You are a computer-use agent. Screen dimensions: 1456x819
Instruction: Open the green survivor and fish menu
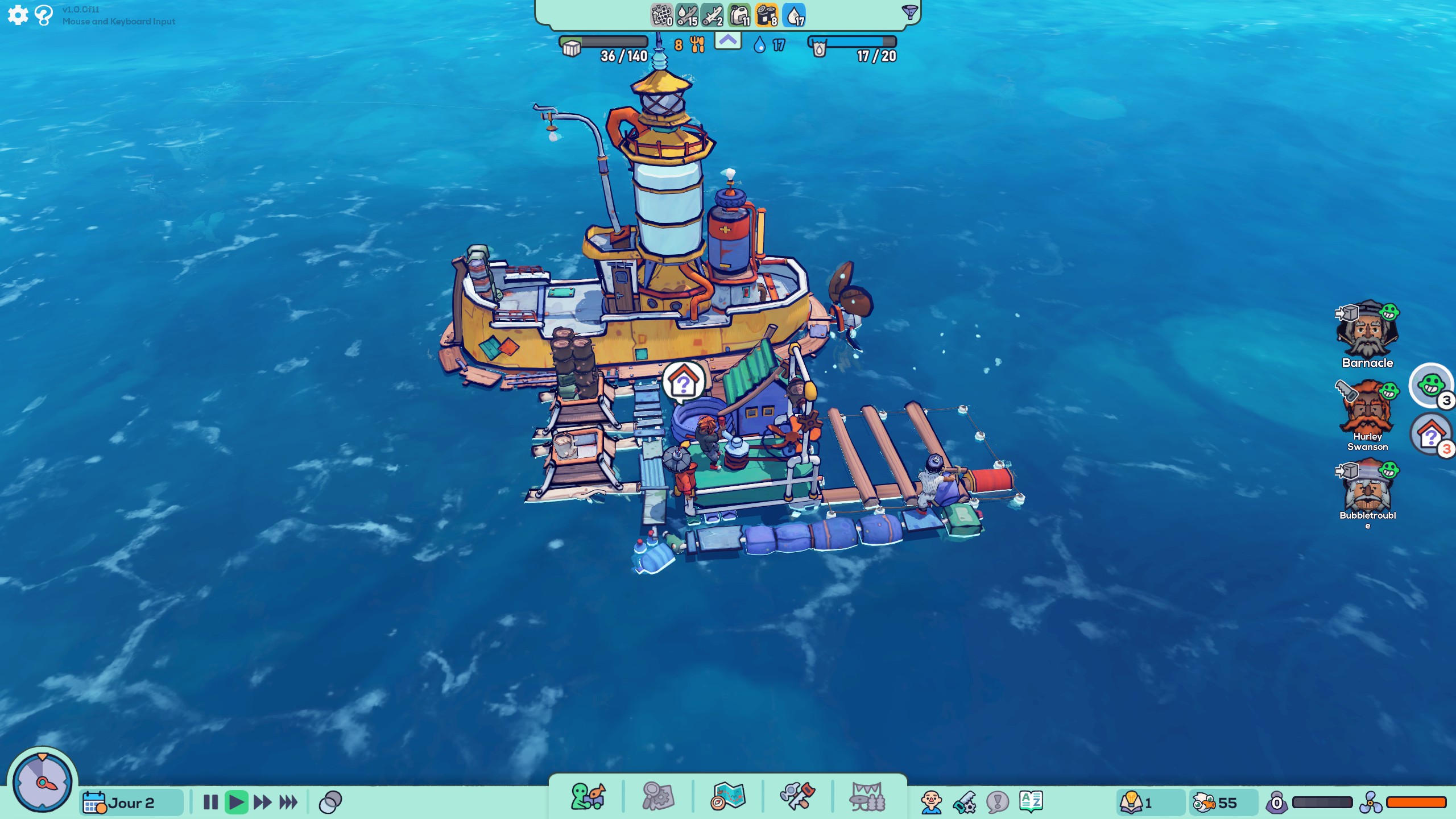coord(588,796)
